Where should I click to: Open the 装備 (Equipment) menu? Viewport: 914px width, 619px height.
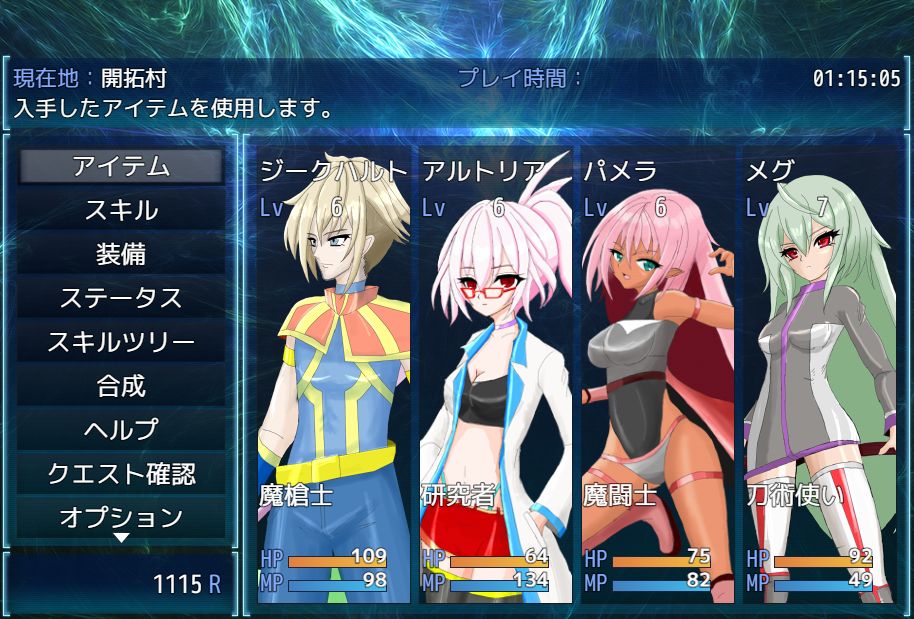(x=121, y=255)
